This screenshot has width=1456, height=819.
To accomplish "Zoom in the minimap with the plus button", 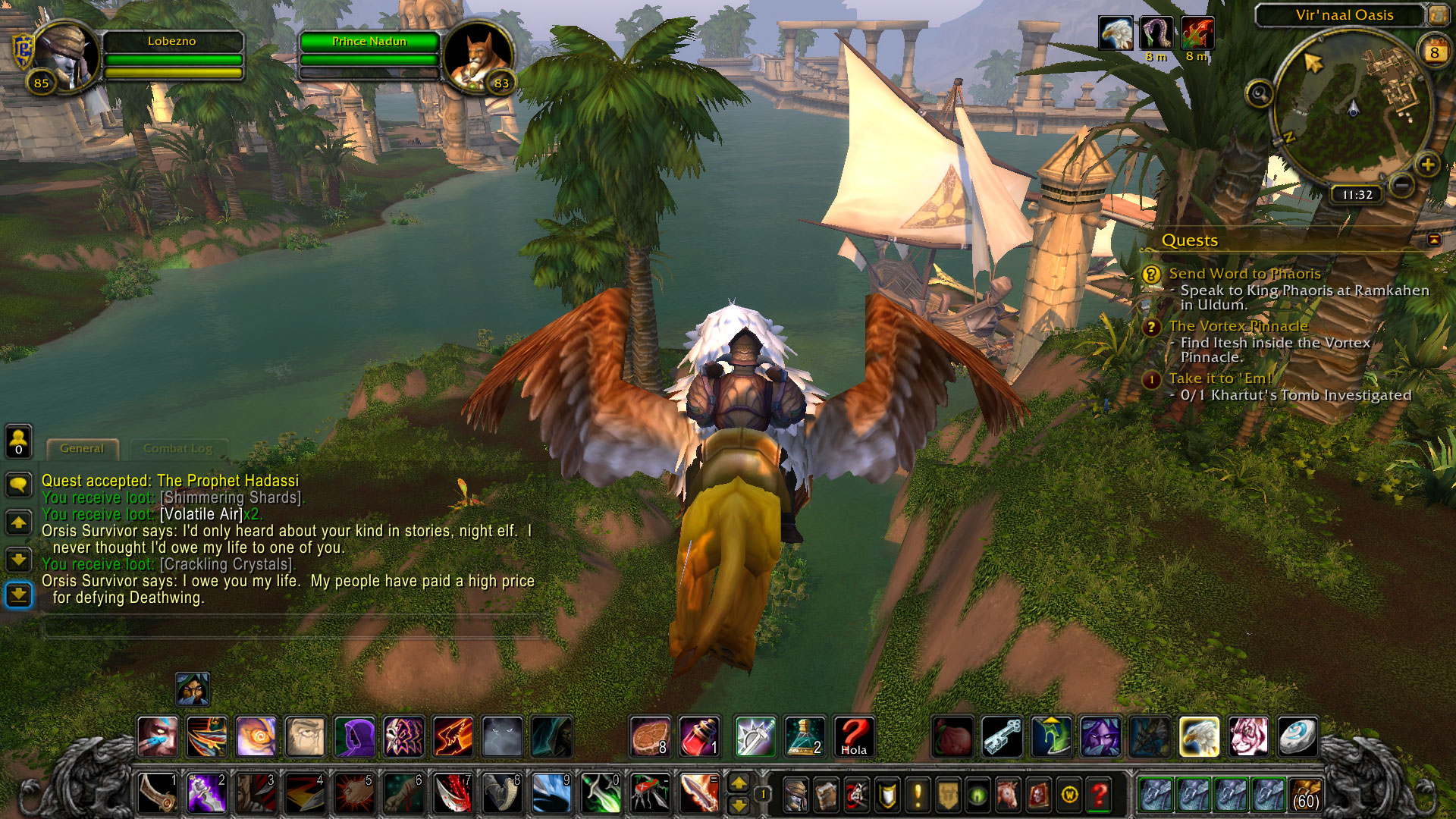I will pos(1427,164).
